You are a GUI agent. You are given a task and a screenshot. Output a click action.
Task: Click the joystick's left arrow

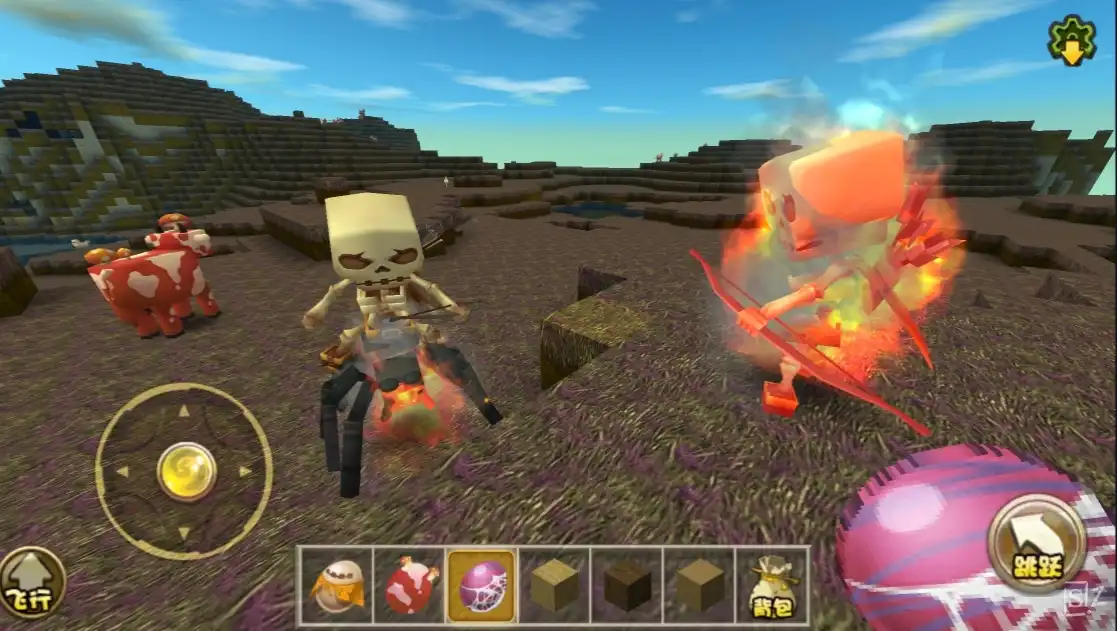pos(122,472)
